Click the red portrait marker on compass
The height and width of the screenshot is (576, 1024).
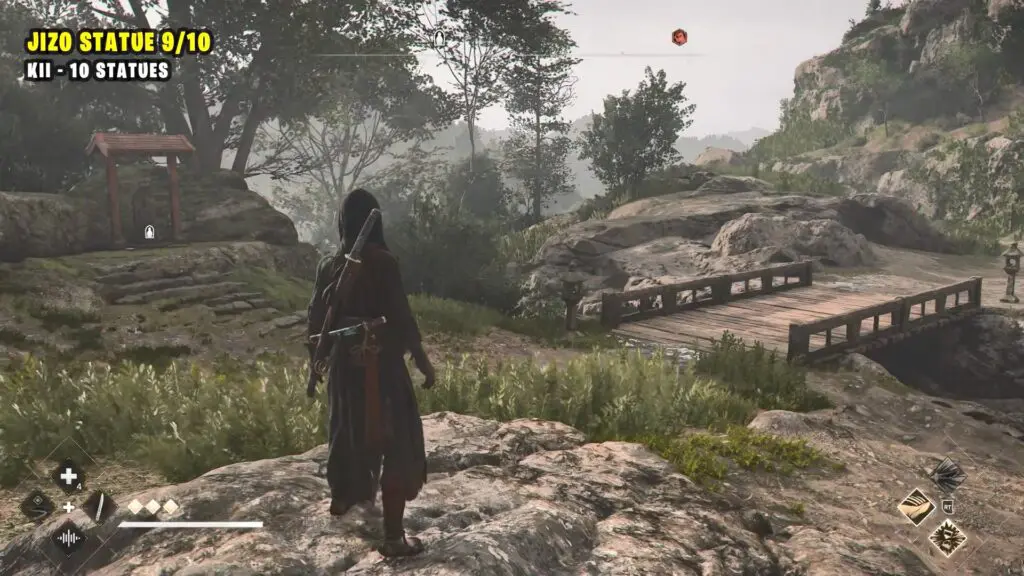tap(679, 38)
